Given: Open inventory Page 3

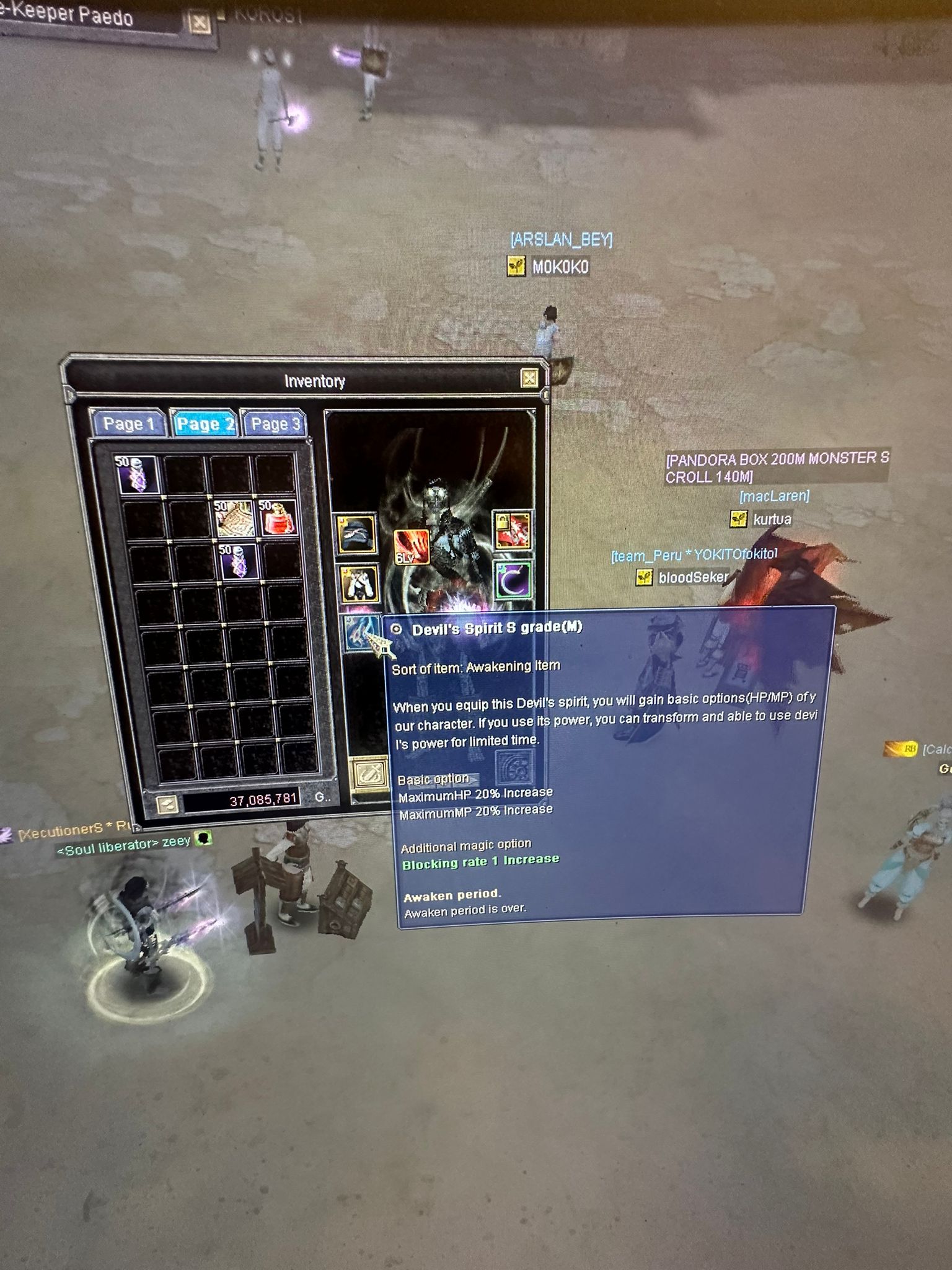Looking at the screenshot, I should pos(275,424).
